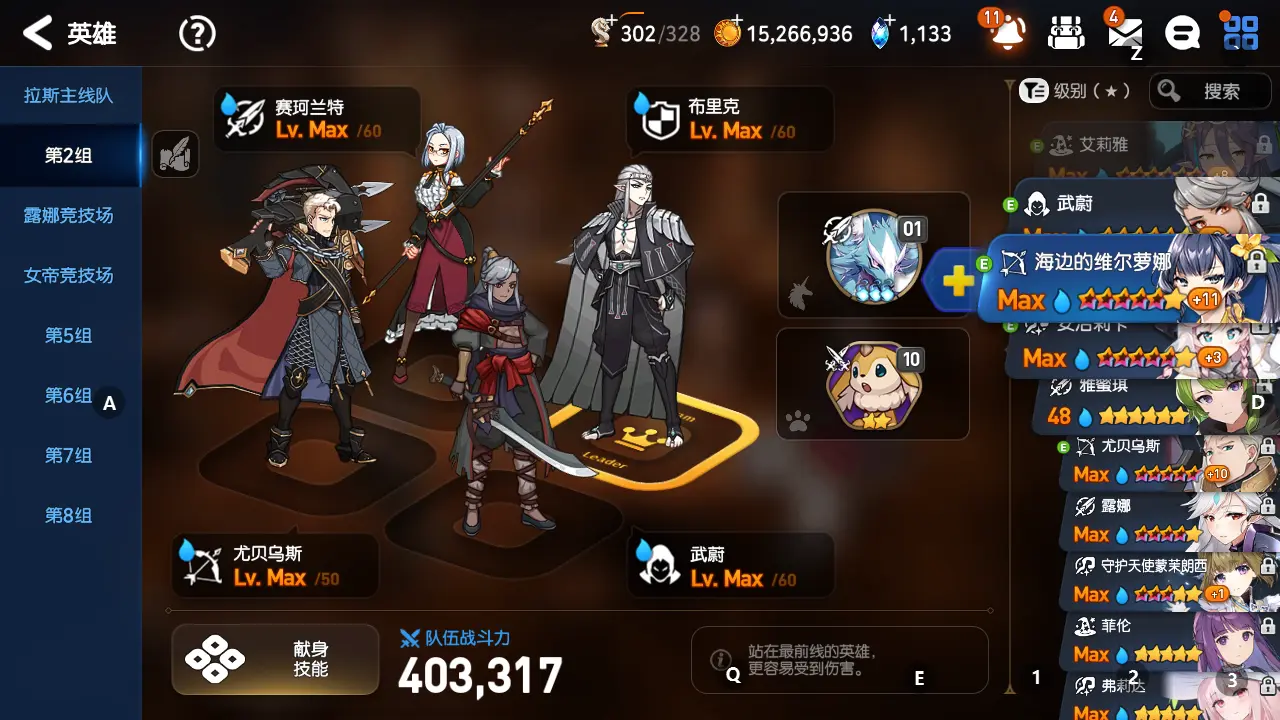Screen dimensions: 1280x720
Task: Open the notification bell
Action: [1006, 34]
